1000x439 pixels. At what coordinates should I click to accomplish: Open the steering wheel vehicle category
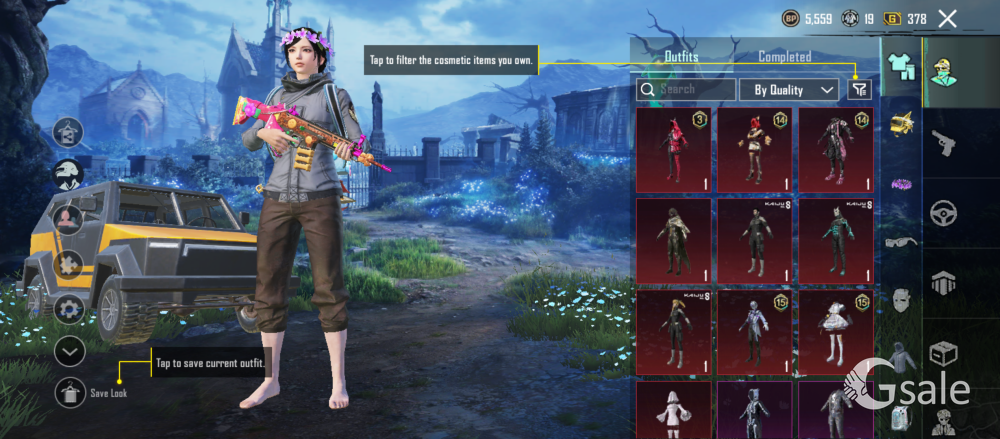click(944, 213)
